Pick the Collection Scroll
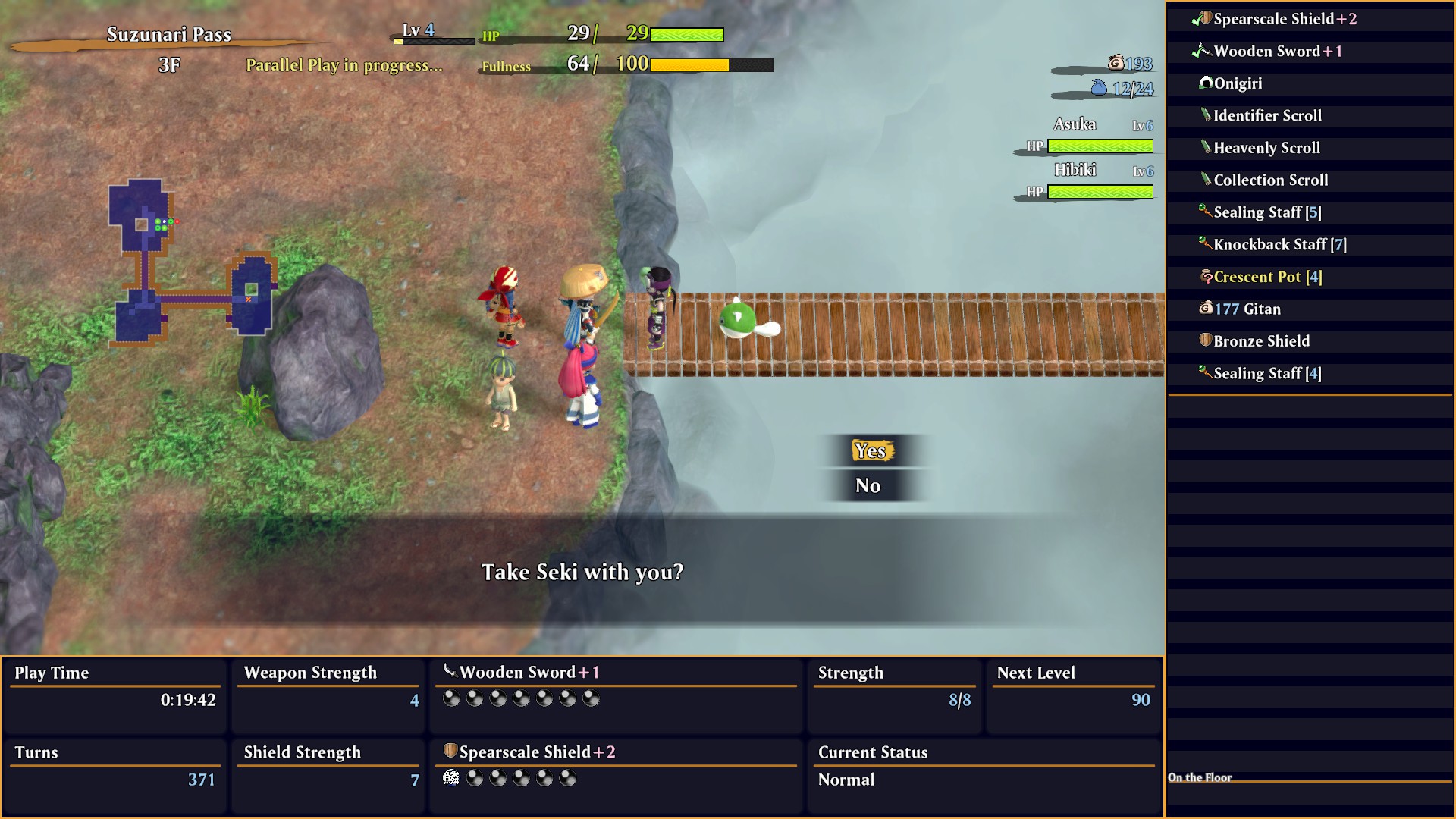This screenshot has width=1456, height=819. [x=1270, y=180]
